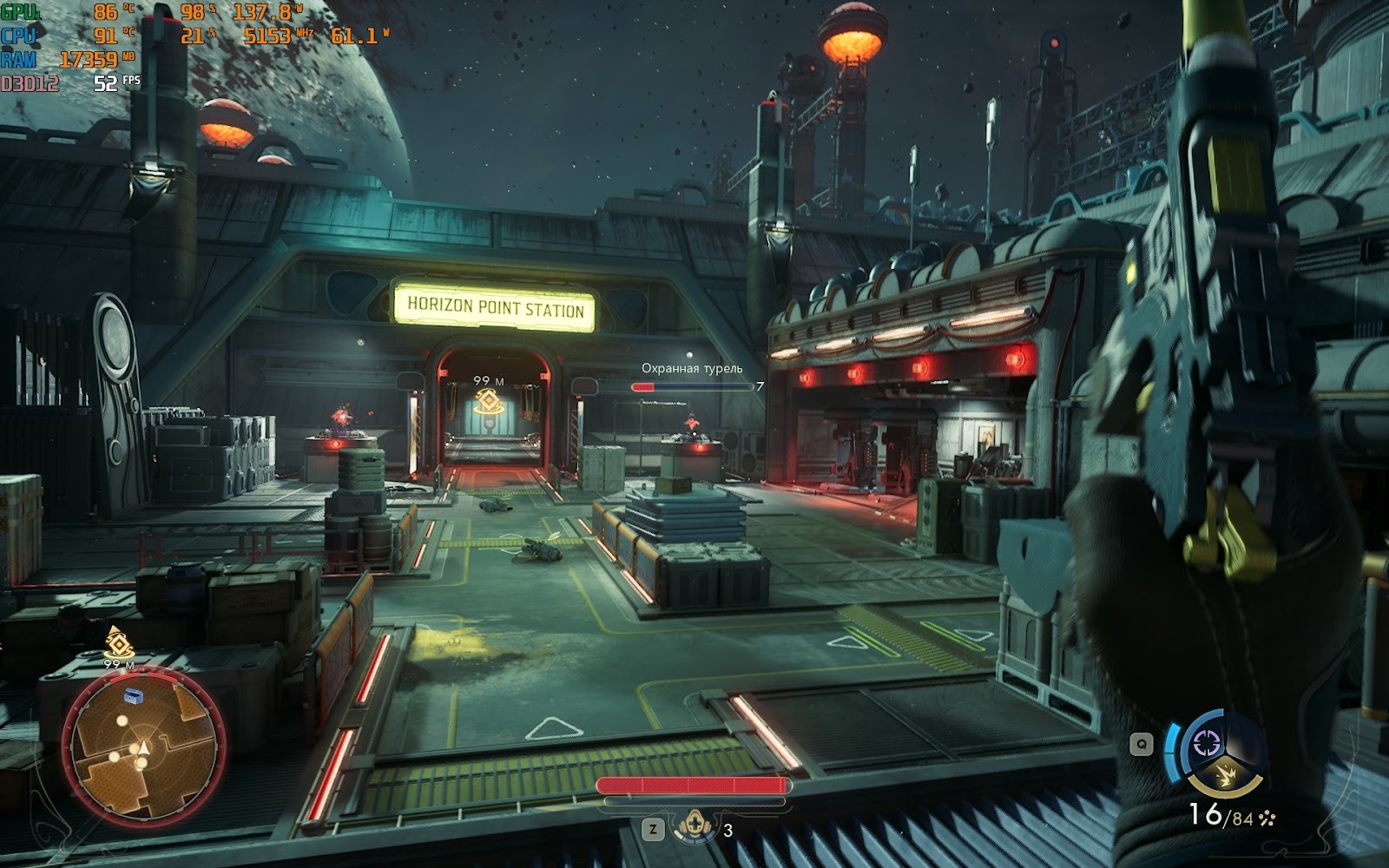Click the objective marker above the minimap

click(117, 642)
